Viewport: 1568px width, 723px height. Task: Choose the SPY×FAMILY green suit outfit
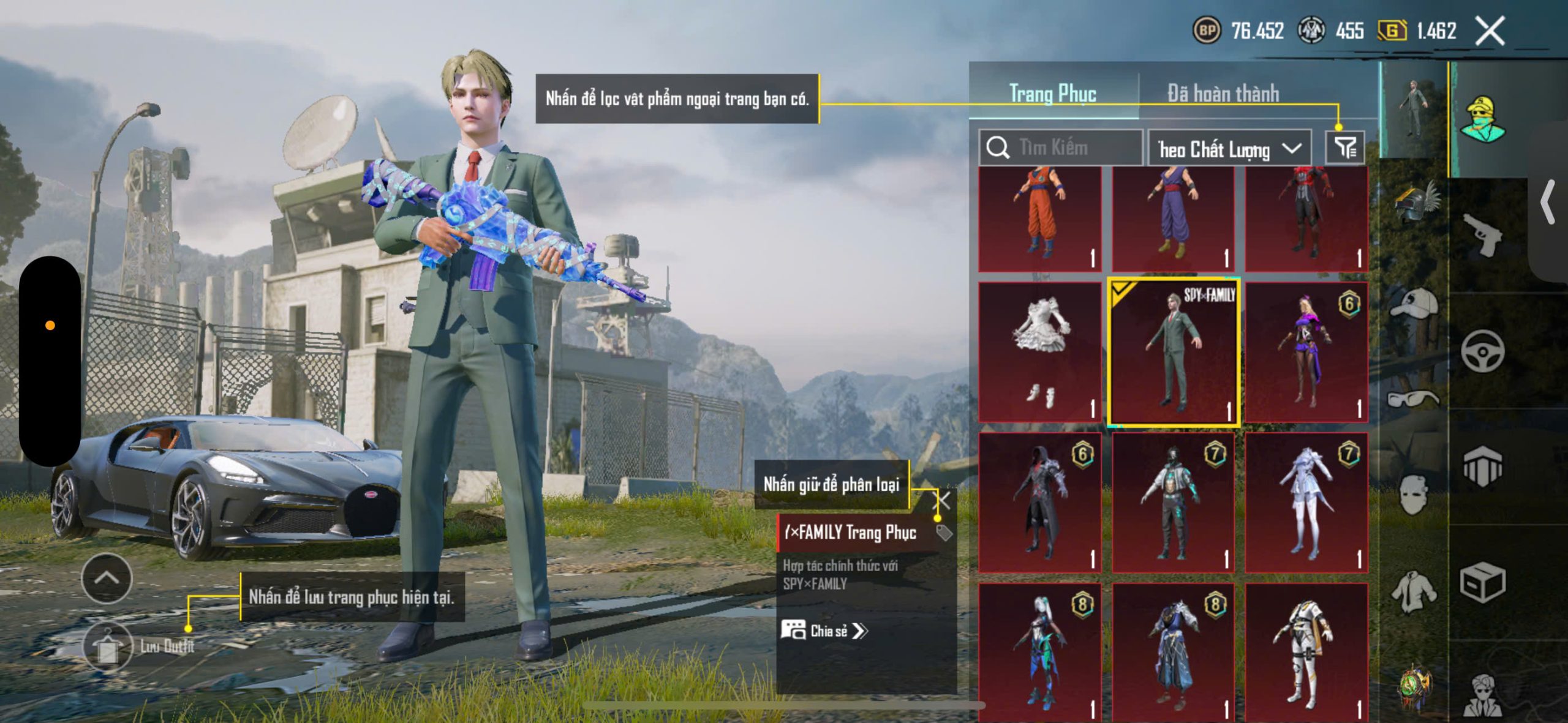tap(1173, 352)
